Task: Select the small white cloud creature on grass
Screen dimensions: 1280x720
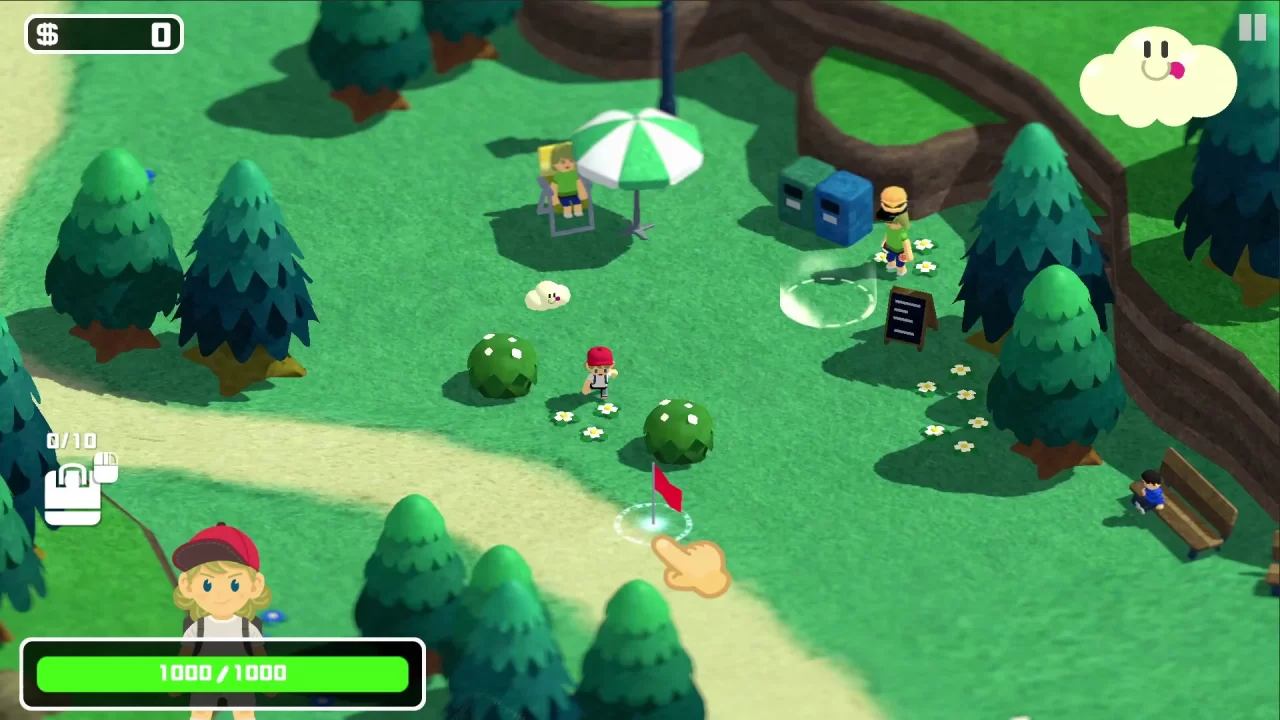Action: (545, 293)
